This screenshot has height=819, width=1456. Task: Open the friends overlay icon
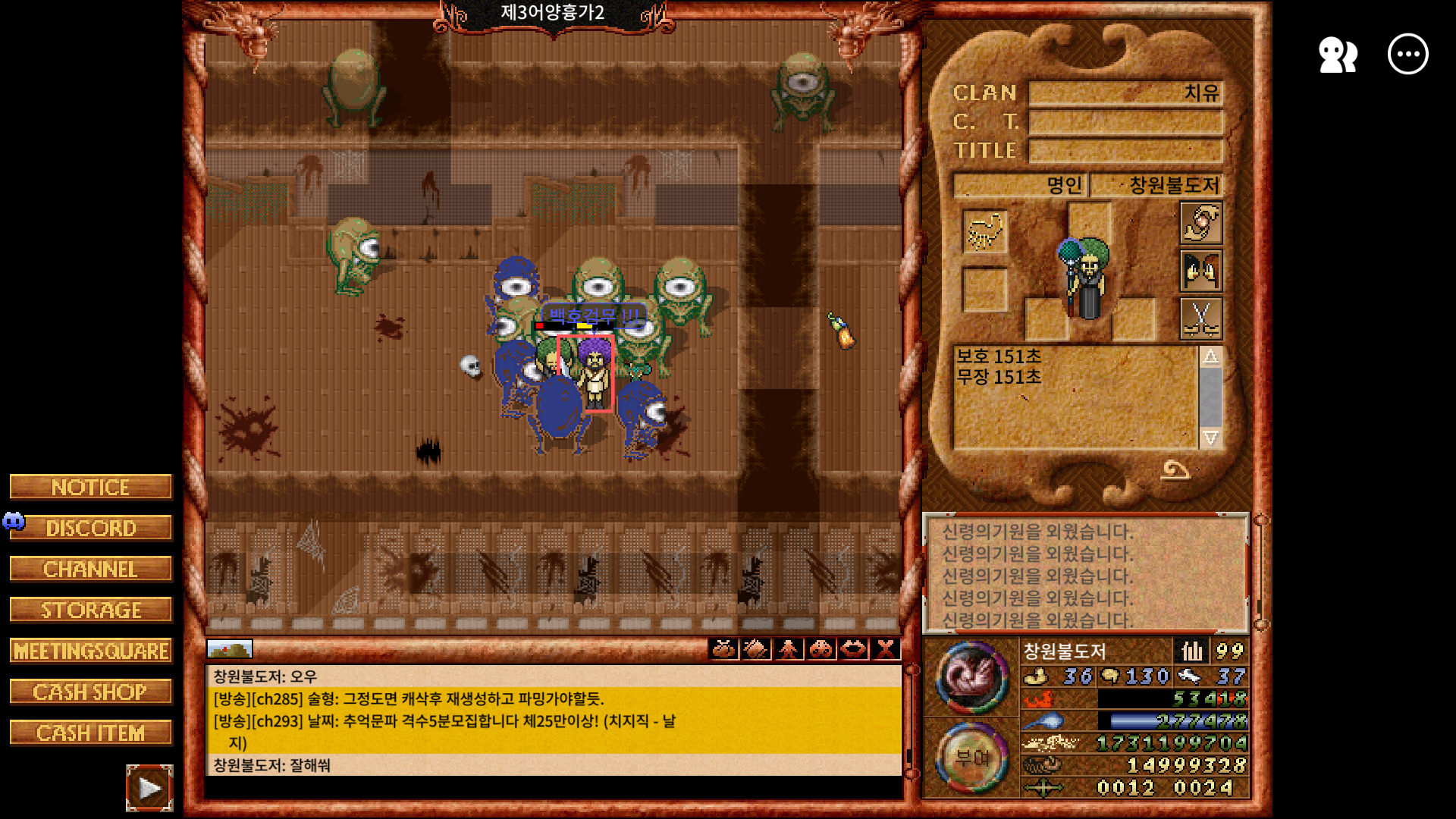[1338, 55]
